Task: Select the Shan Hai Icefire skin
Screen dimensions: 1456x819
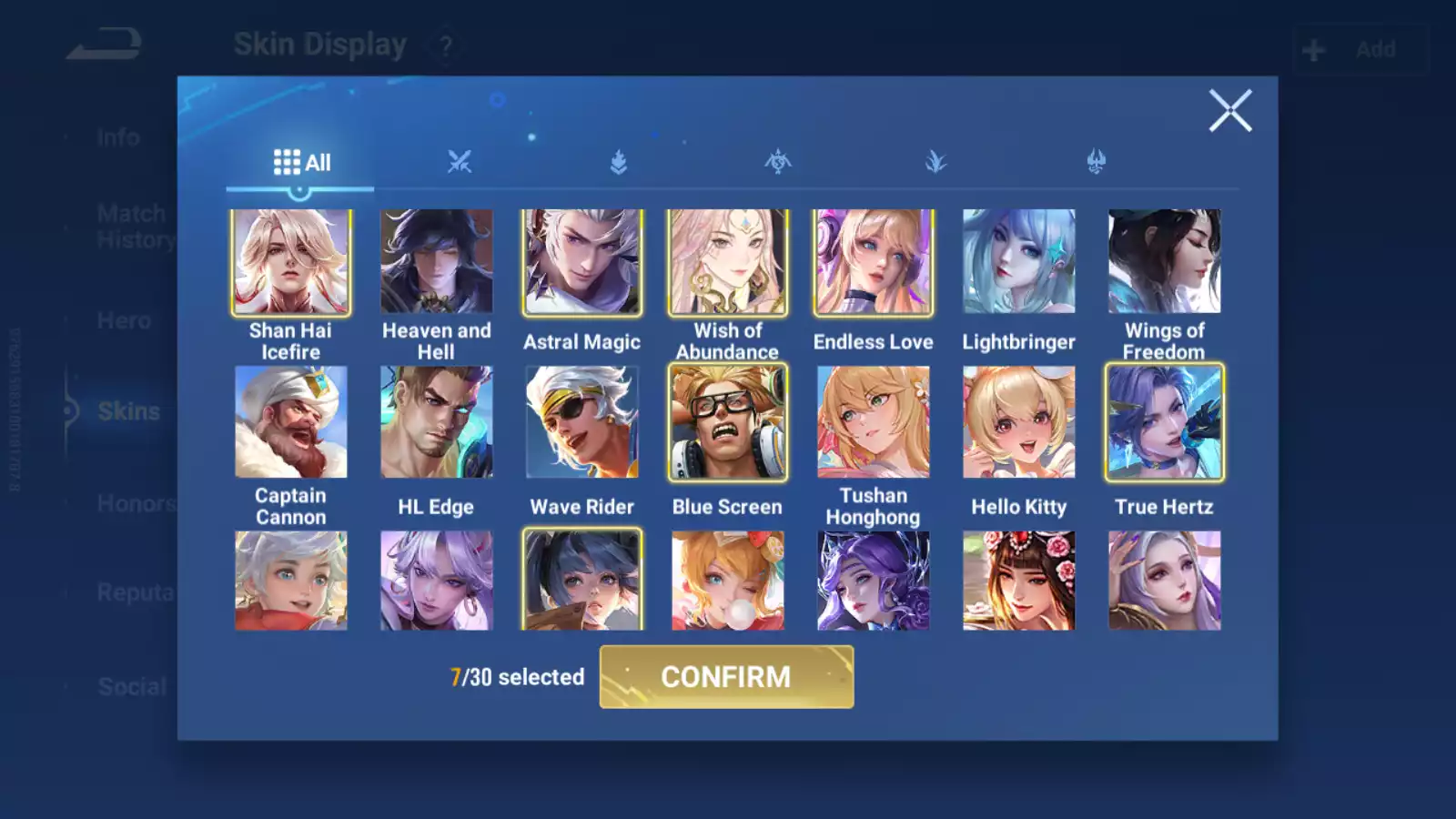Action: [291, 262]
